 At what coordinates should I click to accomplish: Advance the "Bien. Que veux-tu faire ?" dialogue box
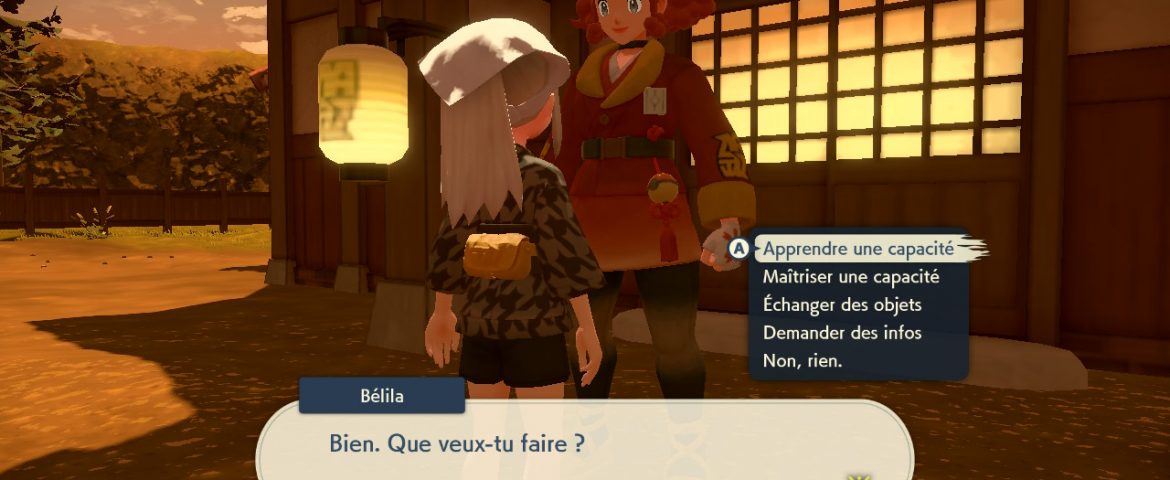click(584, 443)
